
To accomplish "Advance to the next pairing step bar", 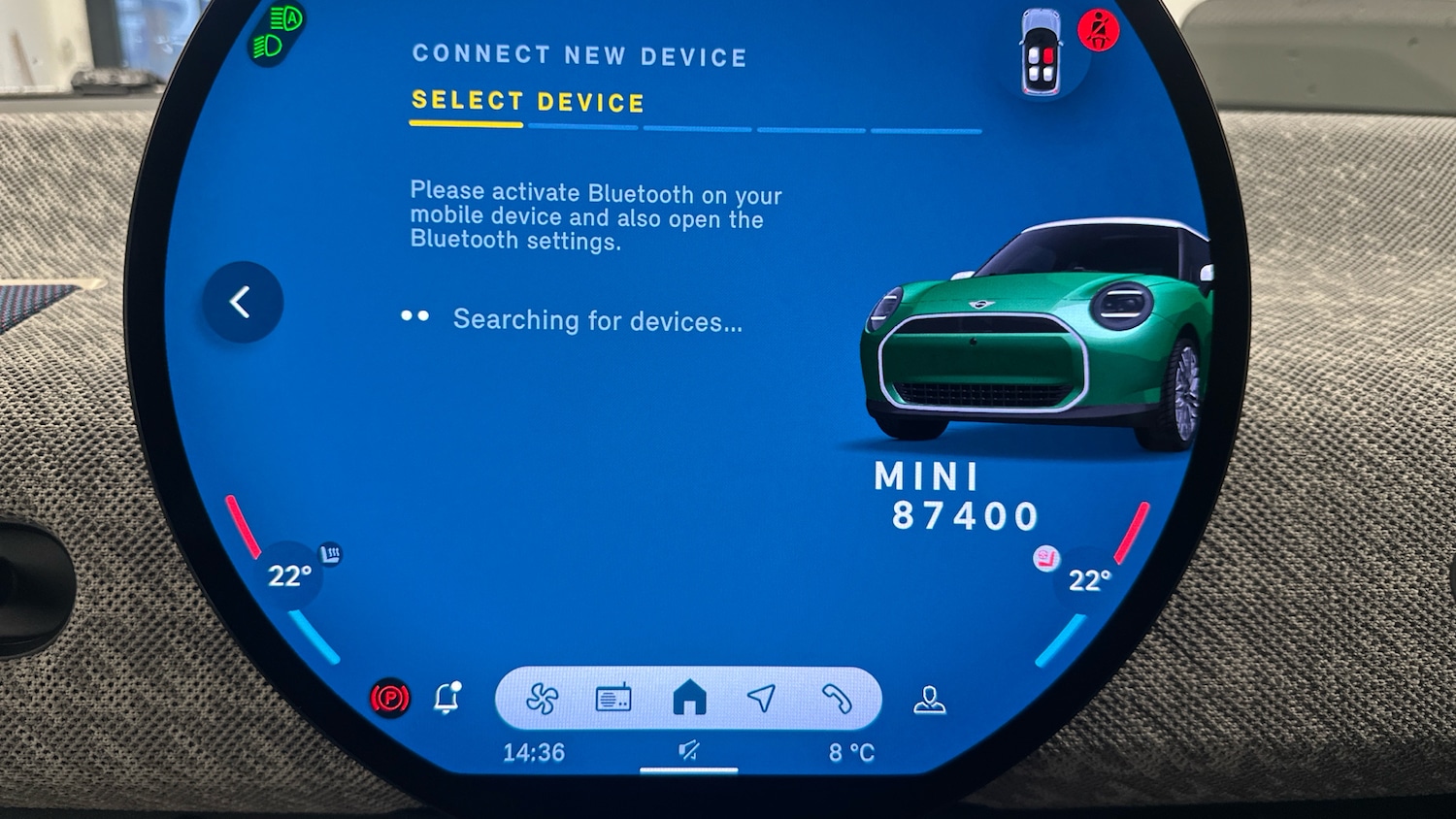I will [582, 127].
